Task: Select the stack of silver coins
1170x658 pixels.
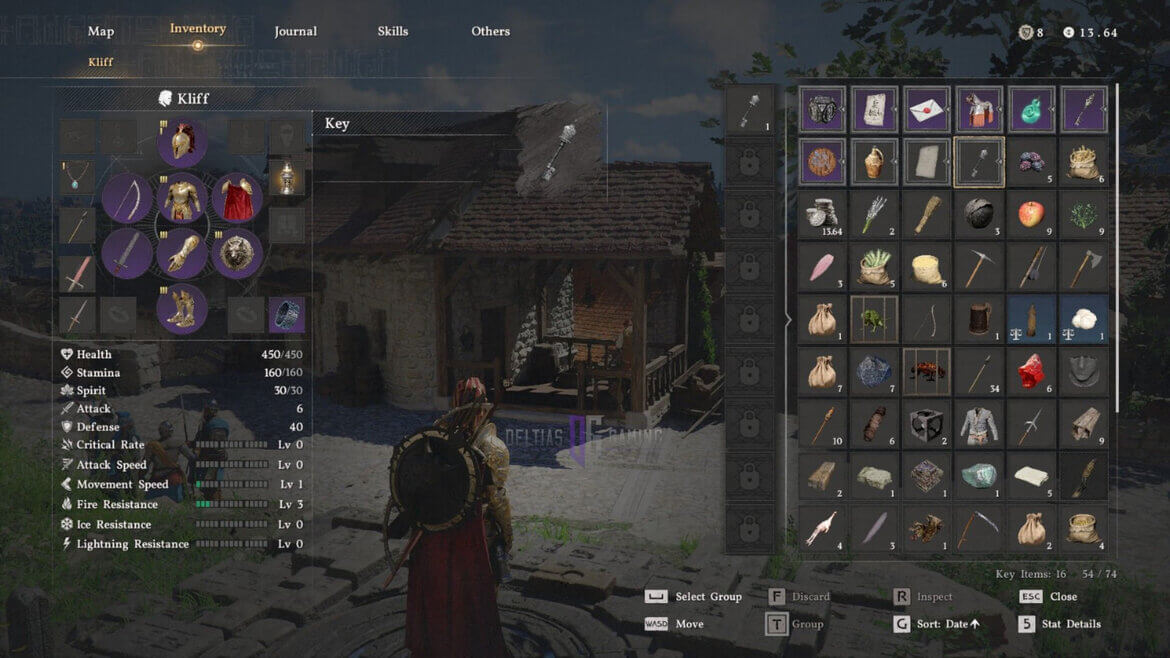Action: pyautogui.click(x=823, y=214)
